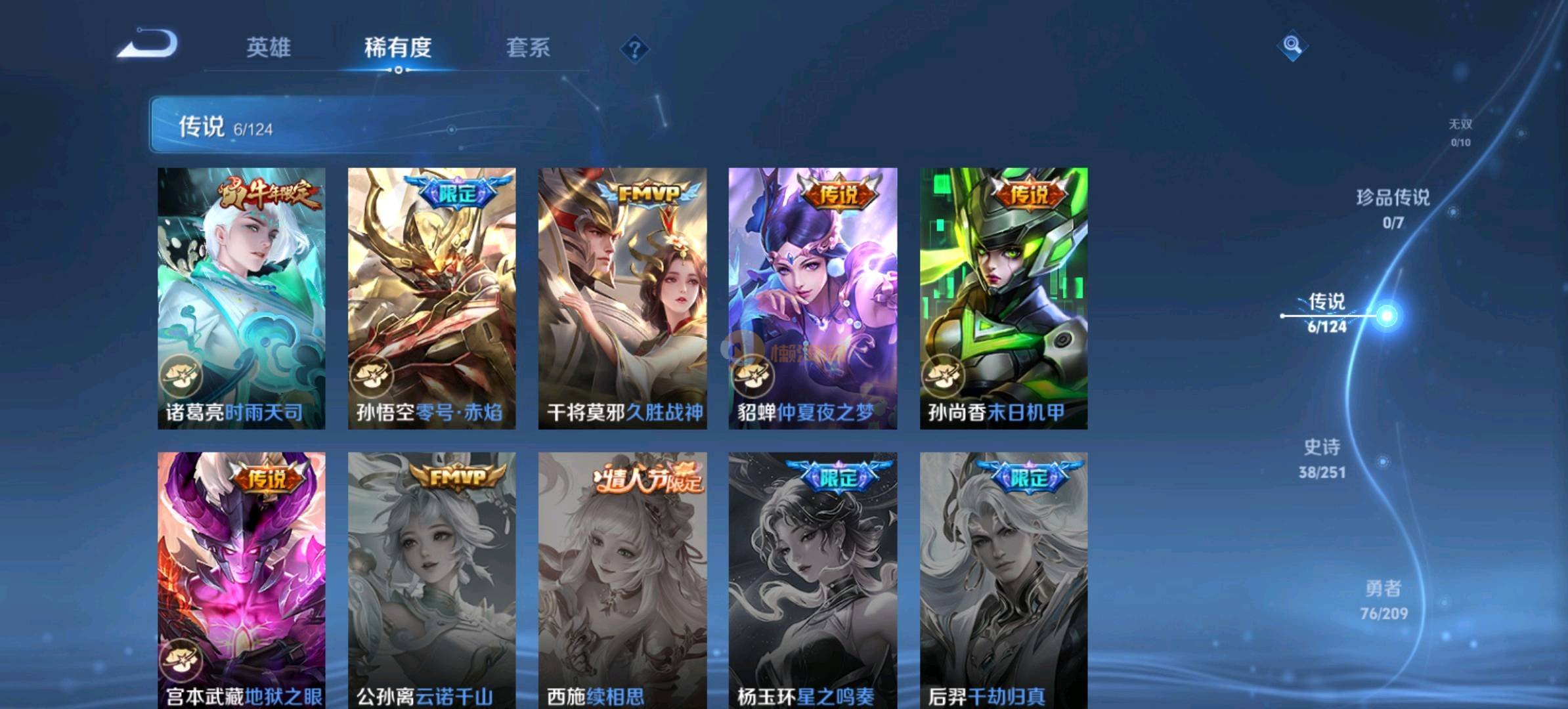Image resolution: width=1568 pixels, height=709 pixels.
Task: Open the 套系 tab
Action: coord(528,47)
